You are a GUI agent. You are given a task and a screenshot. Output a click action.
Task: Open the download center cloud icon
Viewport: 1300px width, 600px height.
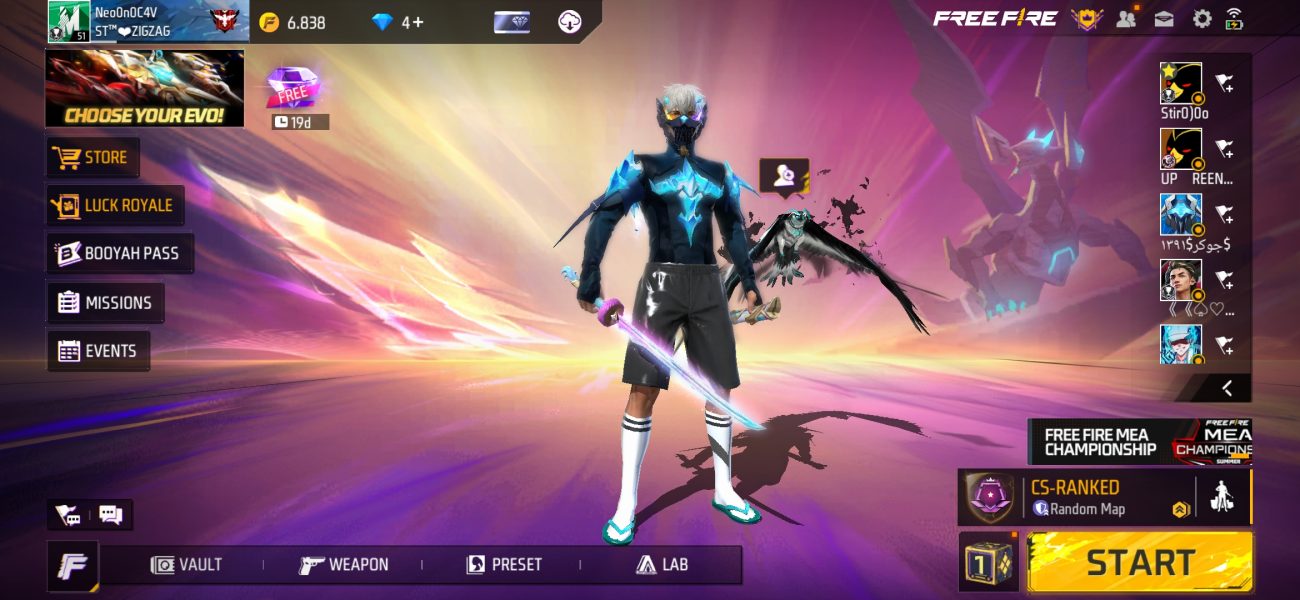pos(570,22)
